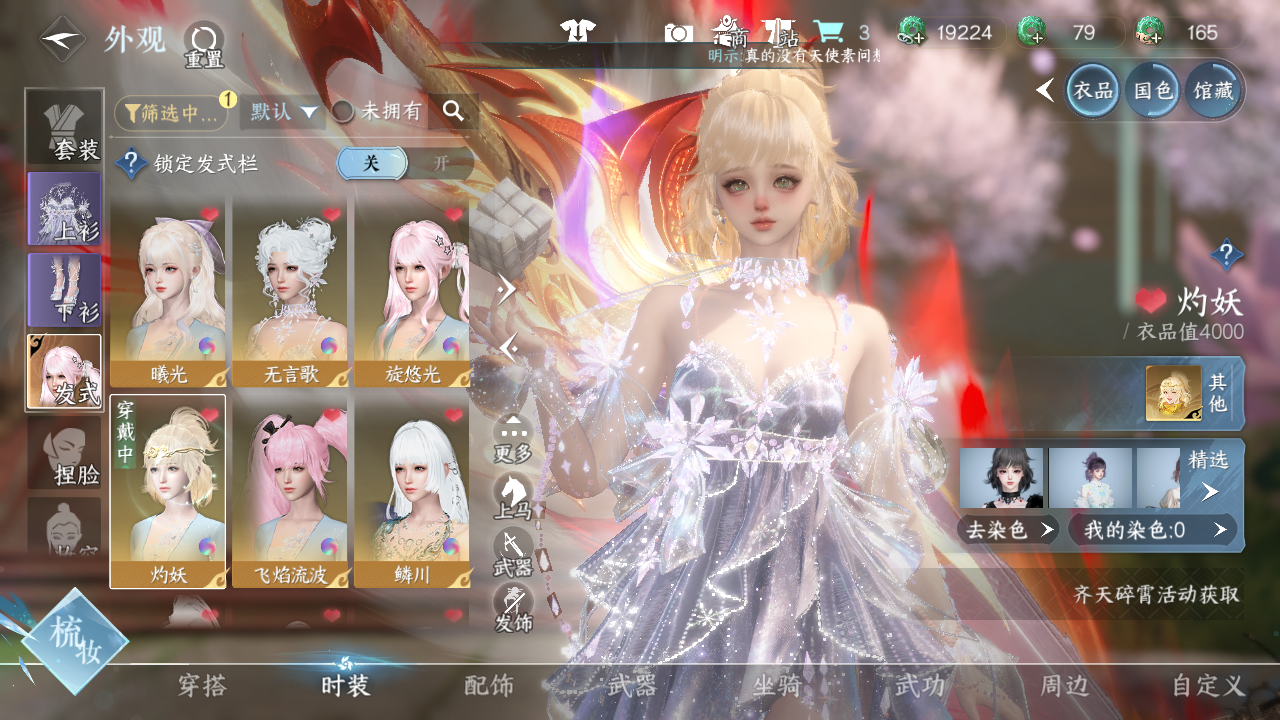Go back using the top-left arrow
The image size is (1280, 720).
tap(62, 39)
